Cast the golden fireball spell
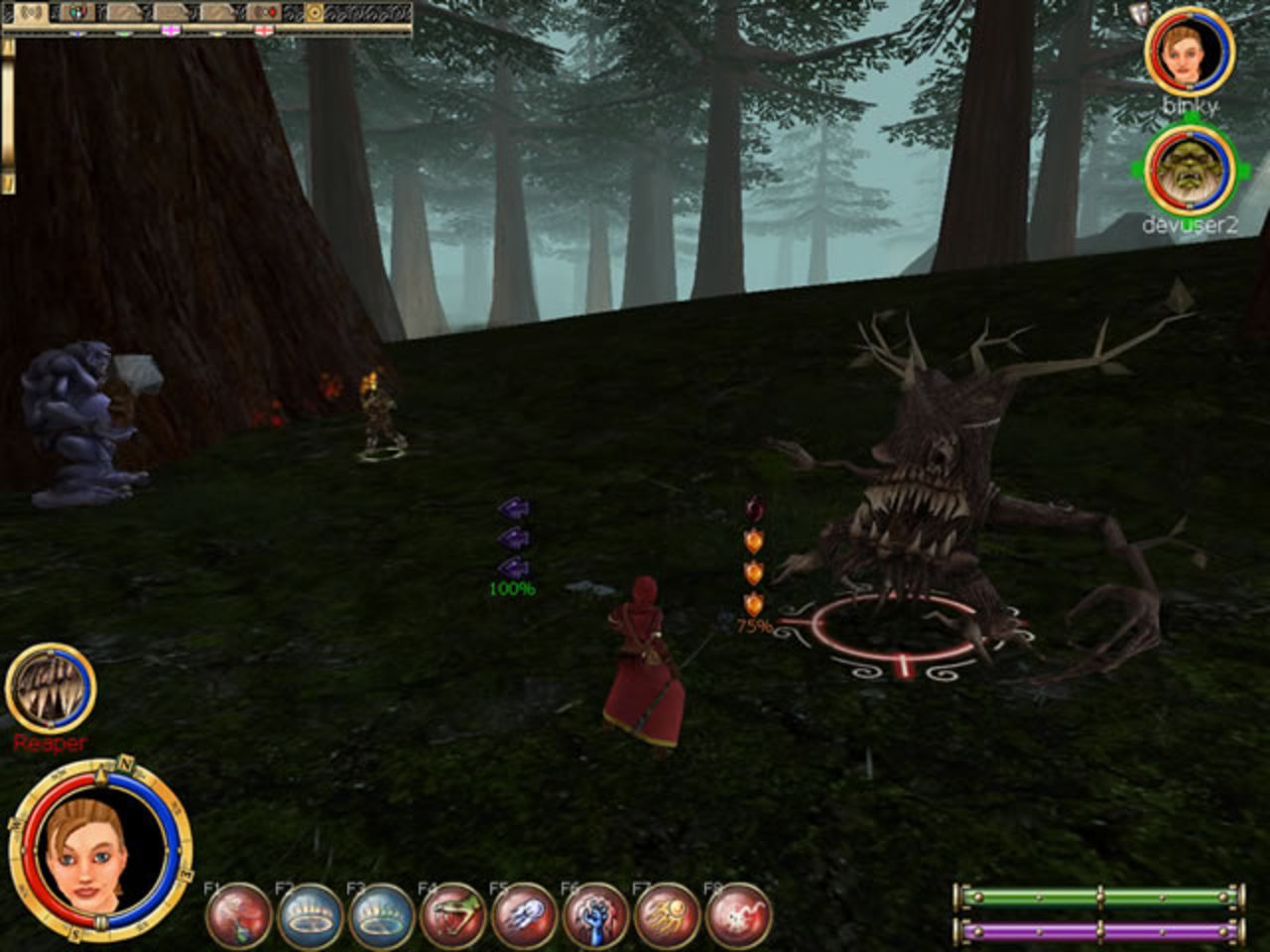 (x=668, y=916)
